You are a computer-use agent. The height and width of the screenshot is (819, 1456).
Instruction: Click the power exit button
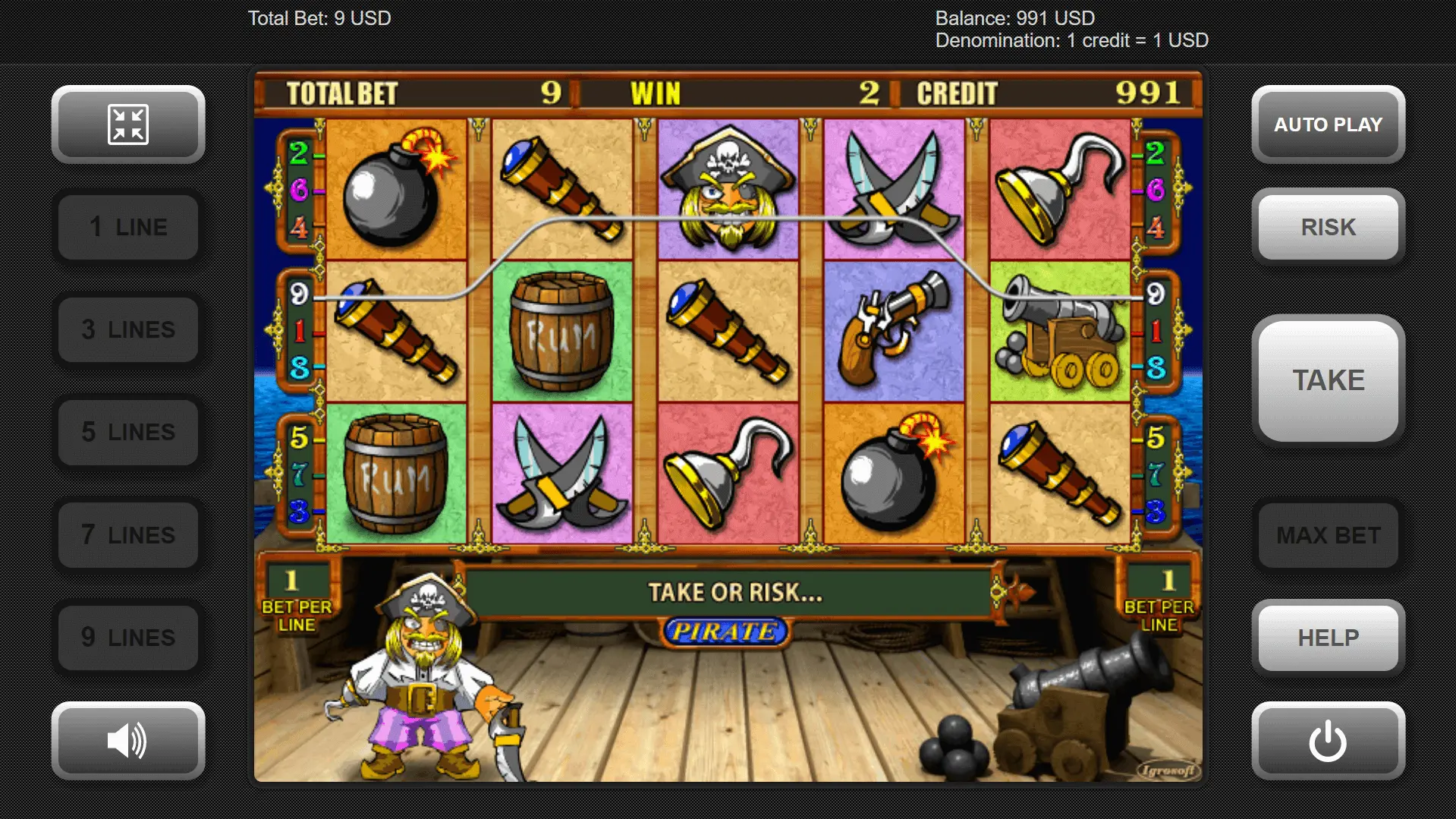pyautogui.click(x=1328, y=740)
